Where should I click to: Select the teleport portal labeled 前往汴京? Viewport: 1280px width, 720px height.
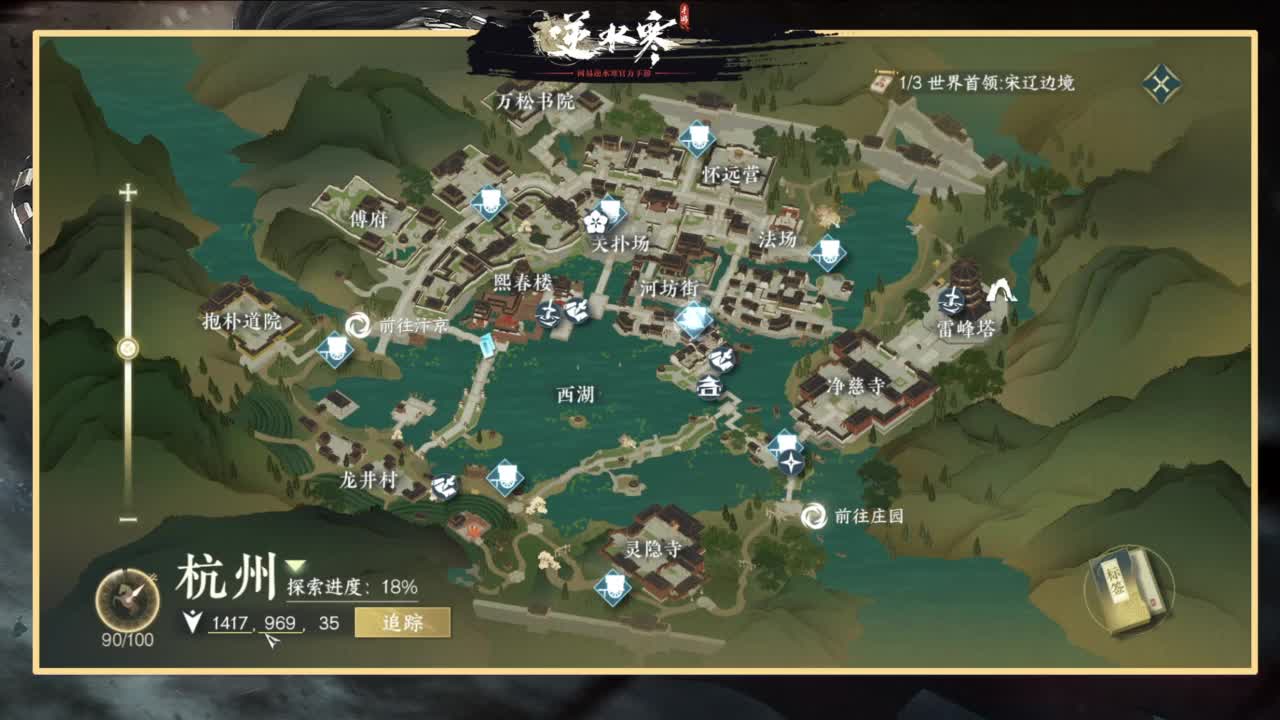click(x=356, y=325)
